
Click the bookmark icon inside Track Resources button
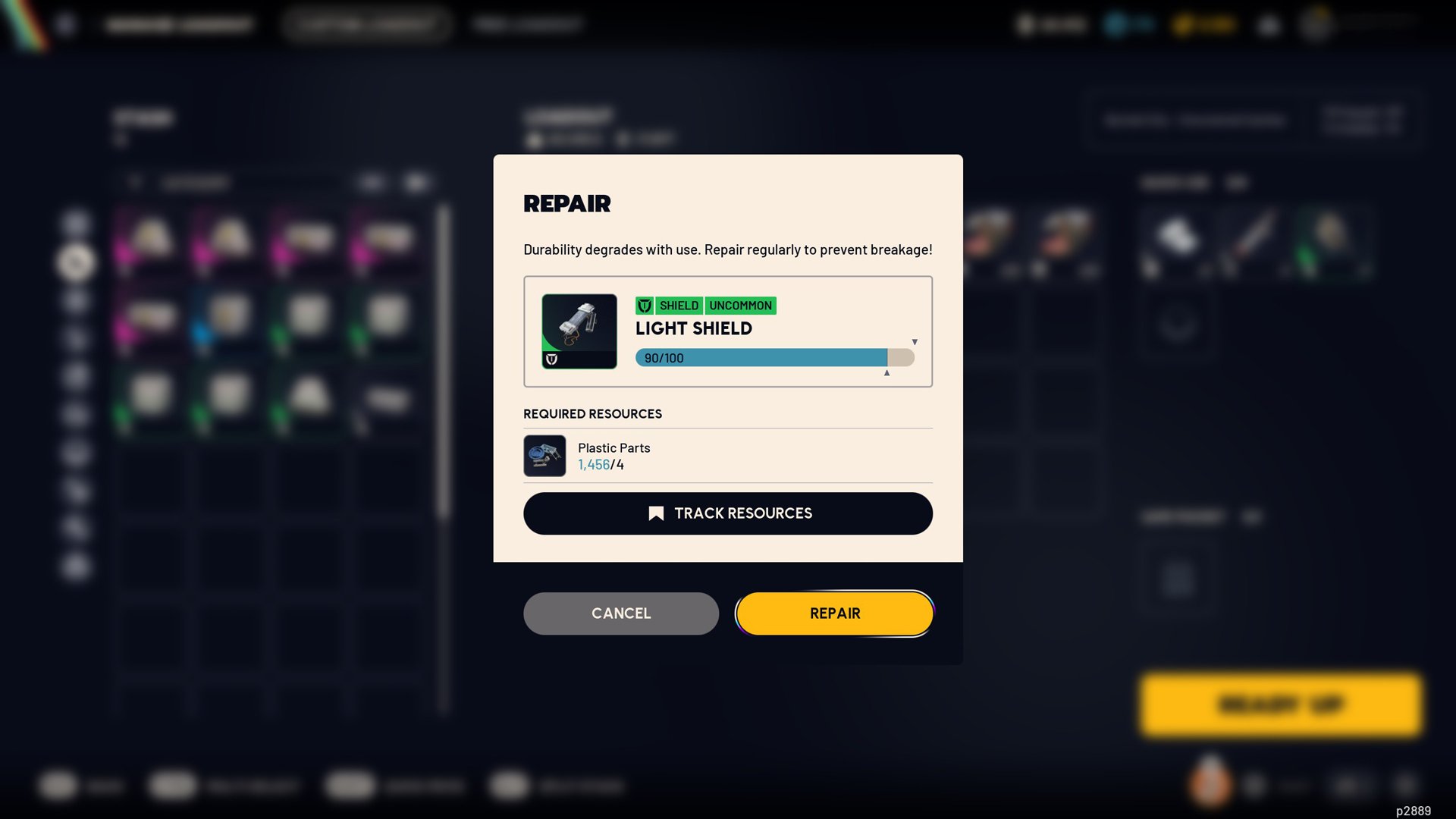655,513
